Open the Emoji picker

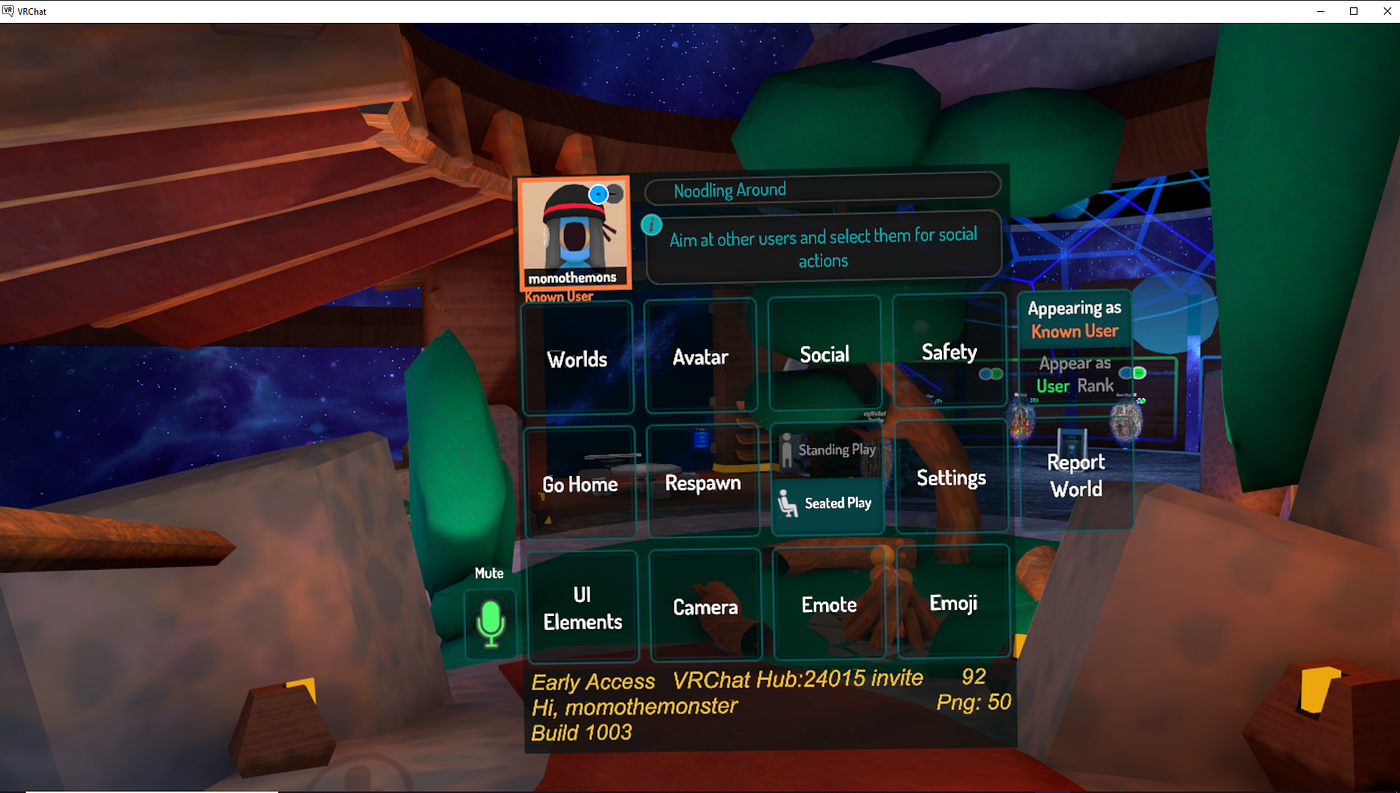point(953,602)
